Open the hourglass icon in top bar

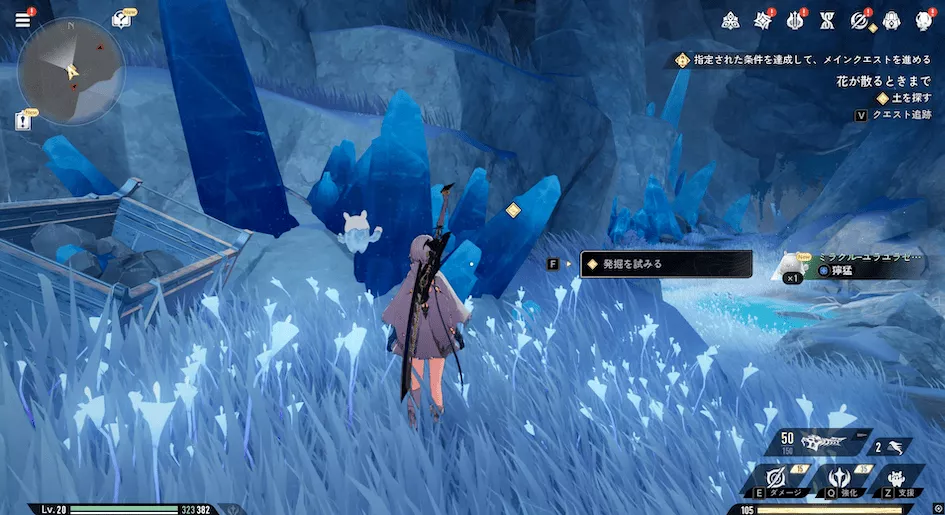[827, 20]
